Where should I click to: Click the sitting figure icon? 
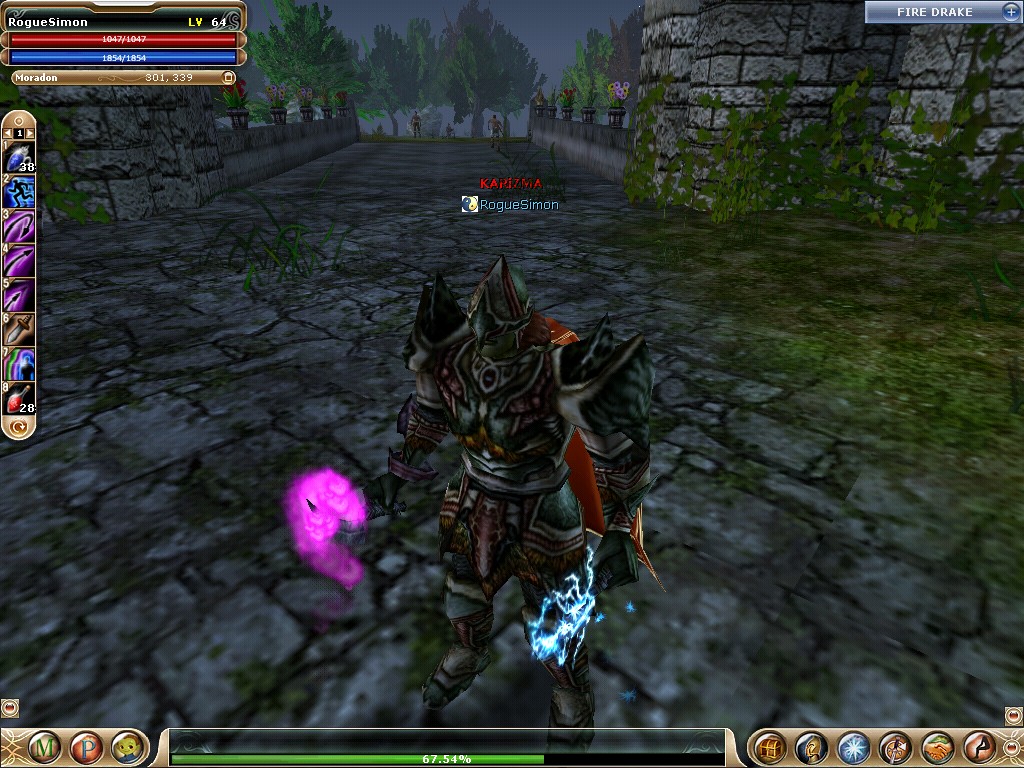click(979, 747)
